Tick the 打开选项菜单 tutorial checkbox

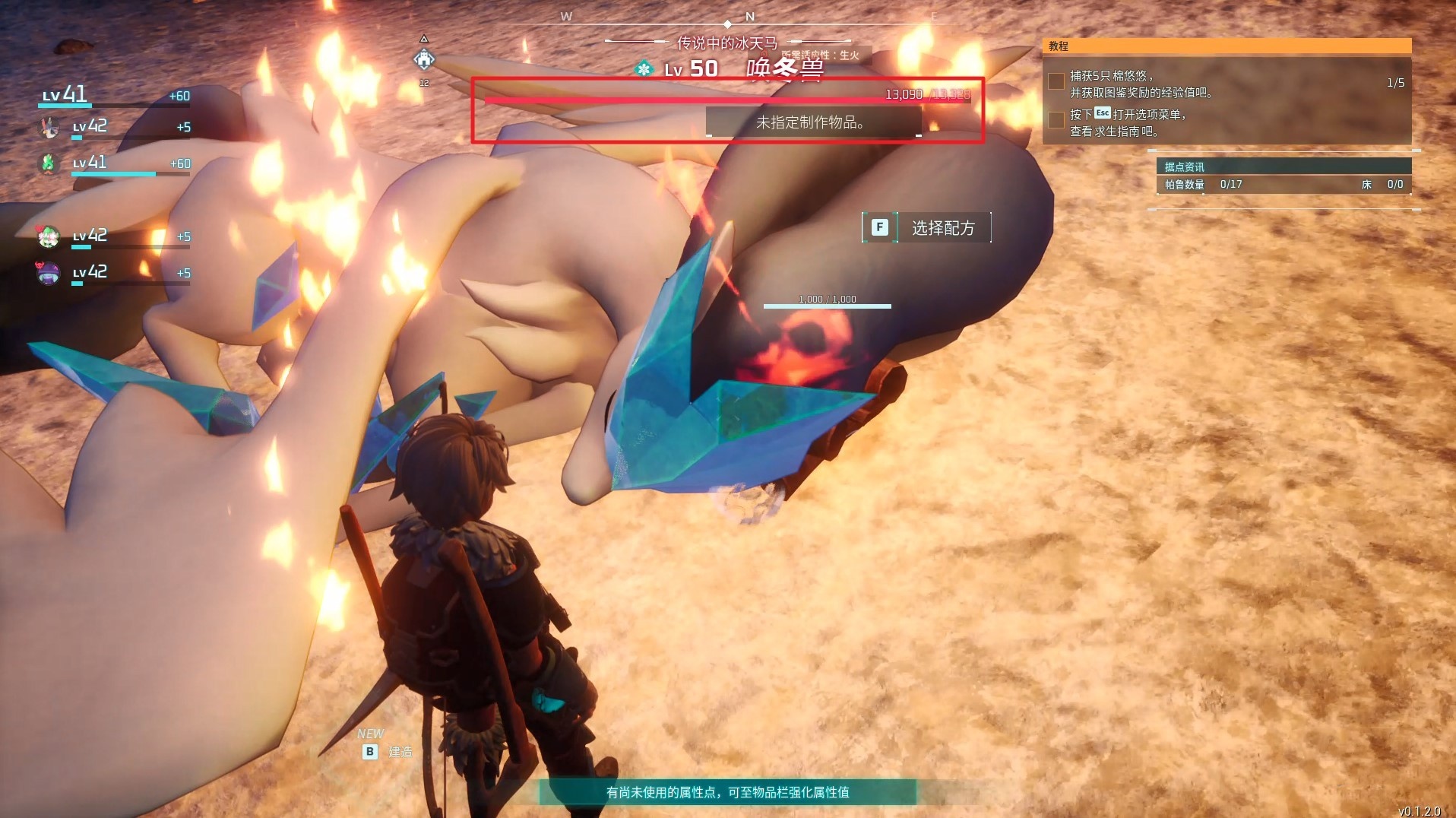pyautogui.click(x=1056, y=121)
